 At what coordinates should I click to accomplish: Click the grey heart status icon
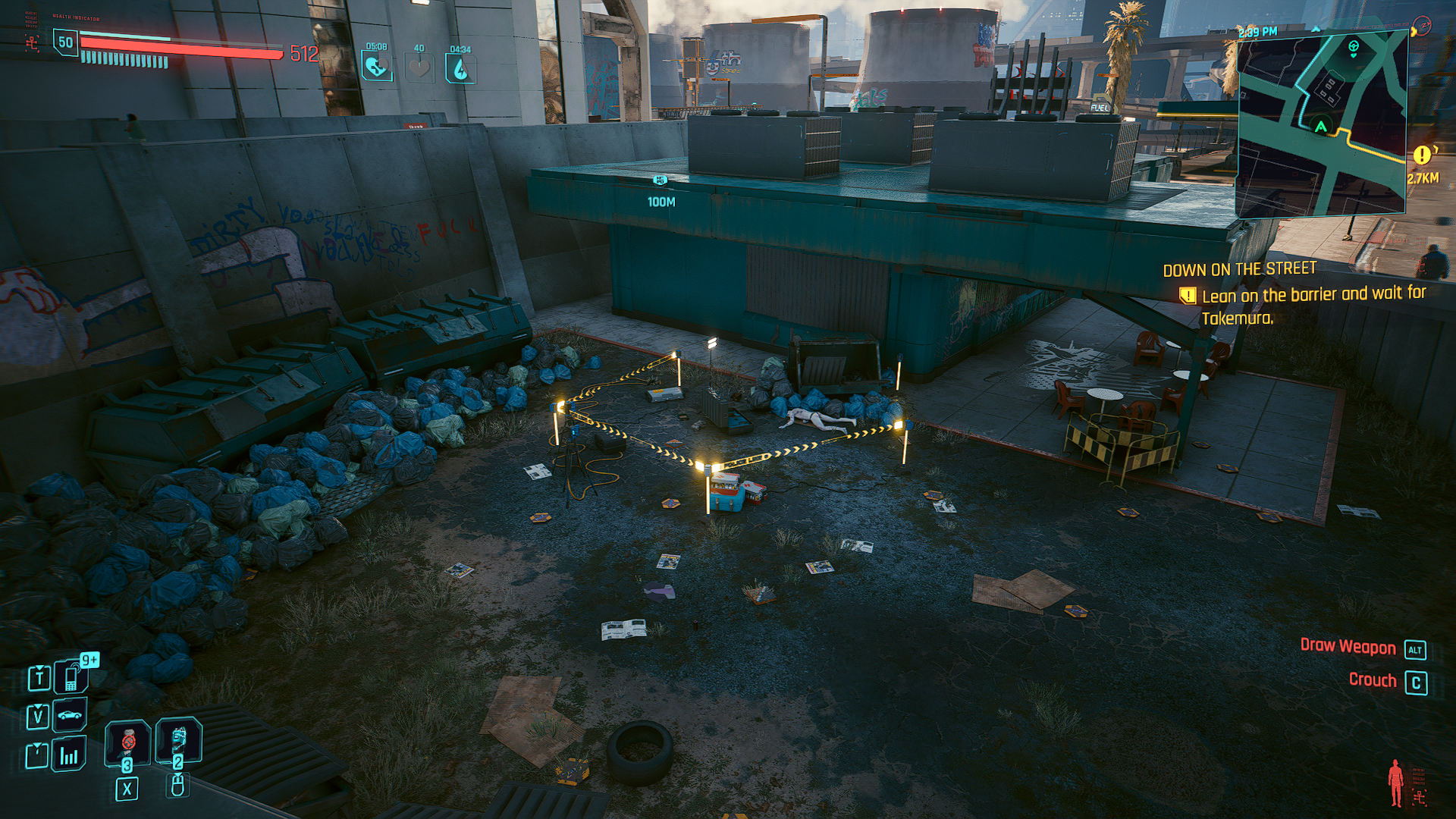pyautogui.click(x=419, y=68)
